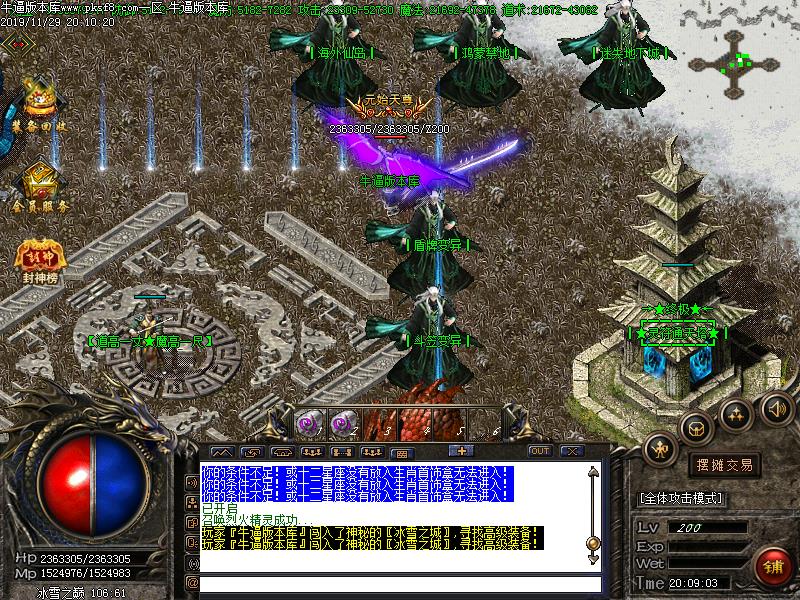Image resolution: width=800 pixels, height=600 pixels.
Task: Open the 摆摊交易 stall trading button
Action: pos(724,465)
